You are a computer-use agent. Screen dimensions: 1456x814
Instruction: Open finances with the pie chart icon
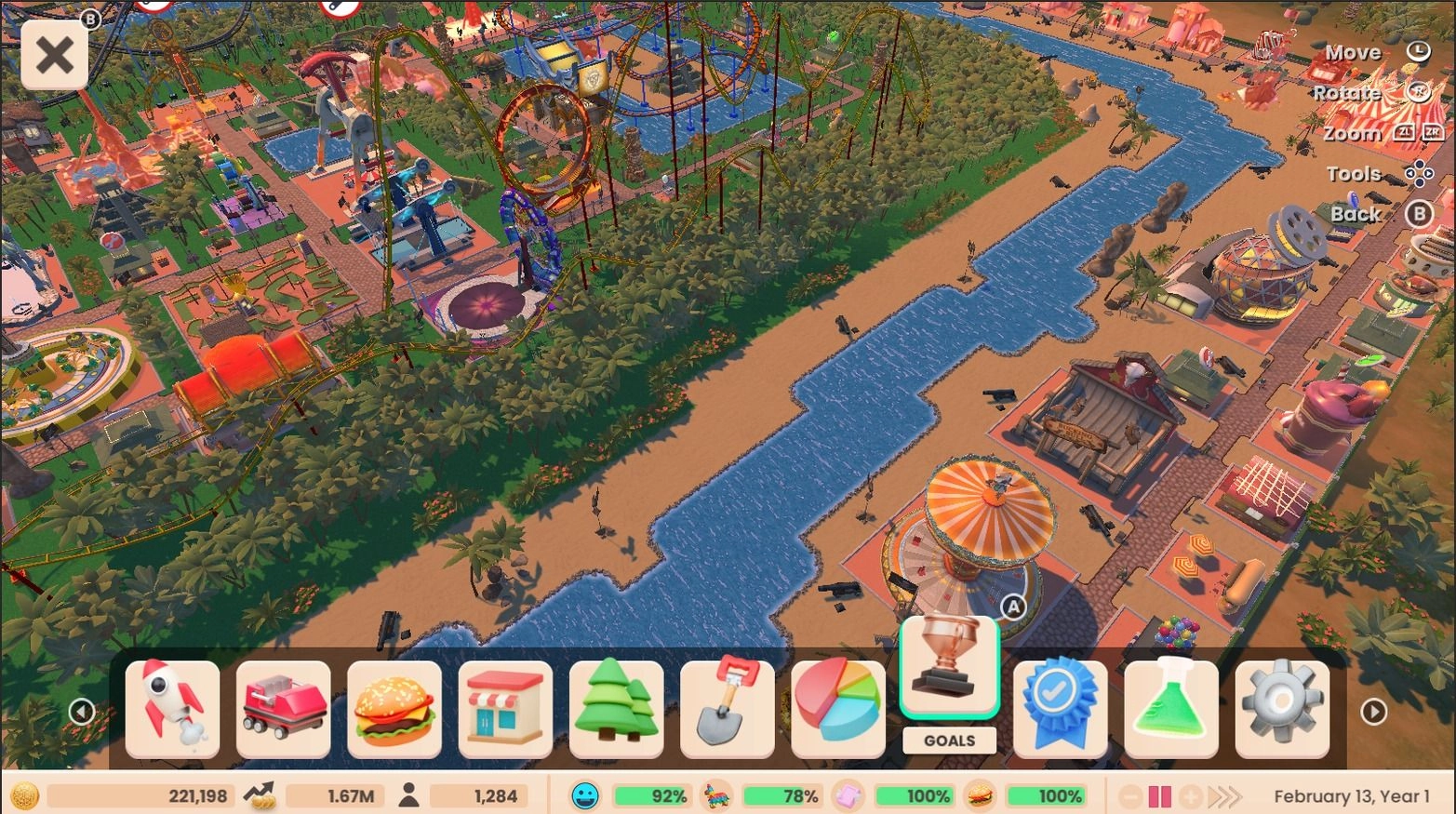tap(838, 709)
